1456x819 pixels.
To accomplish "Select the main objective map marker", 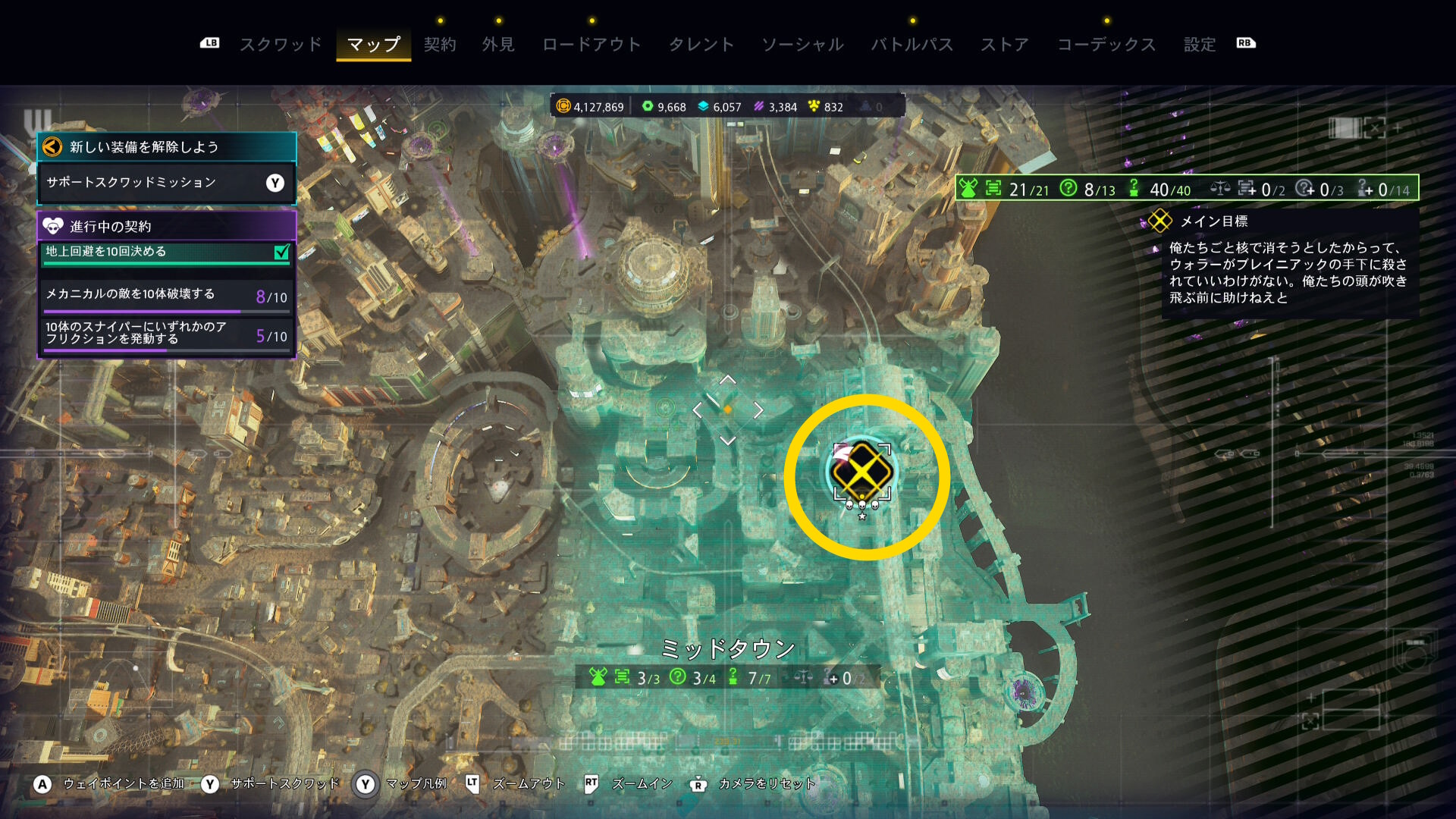I will 862,473.
